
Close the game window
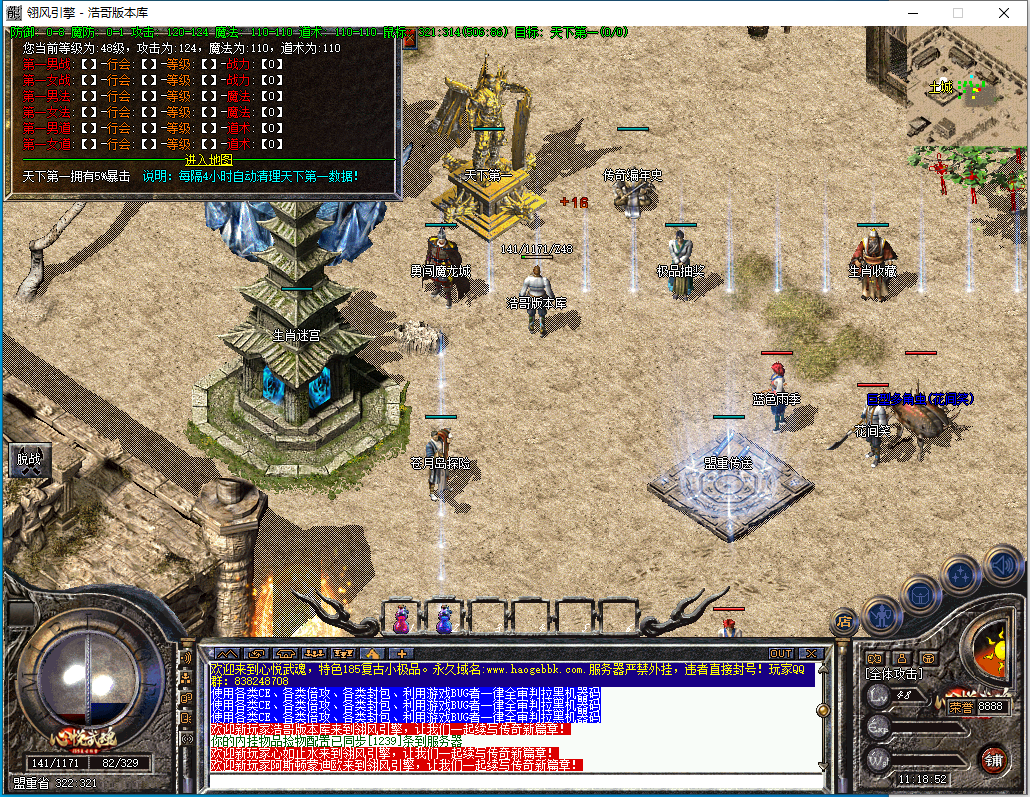tap(1004, 13)
